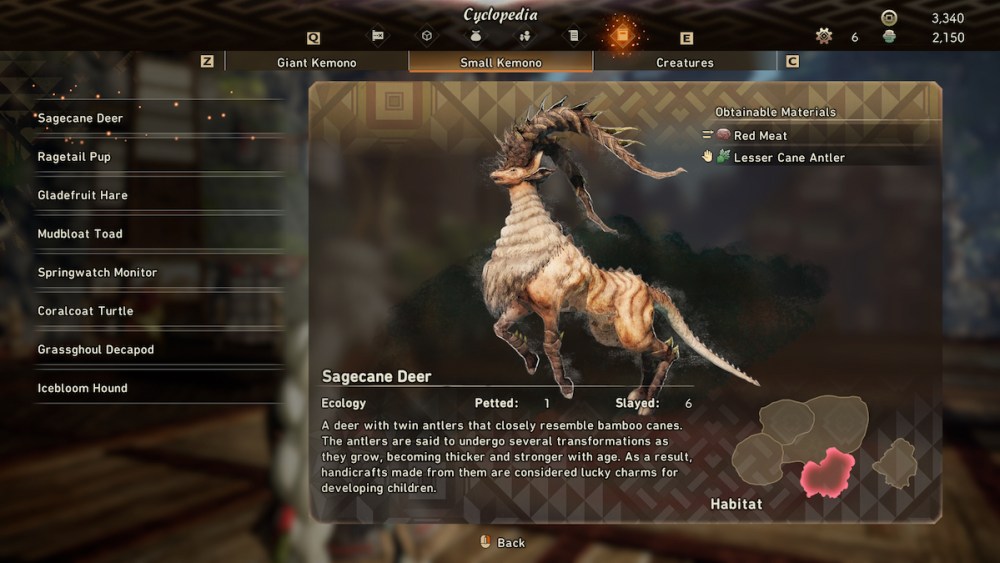This screenshot has height=563, width=1000.
Task: Open the Gladefruit Hare entry
Action: click(82, 195)
